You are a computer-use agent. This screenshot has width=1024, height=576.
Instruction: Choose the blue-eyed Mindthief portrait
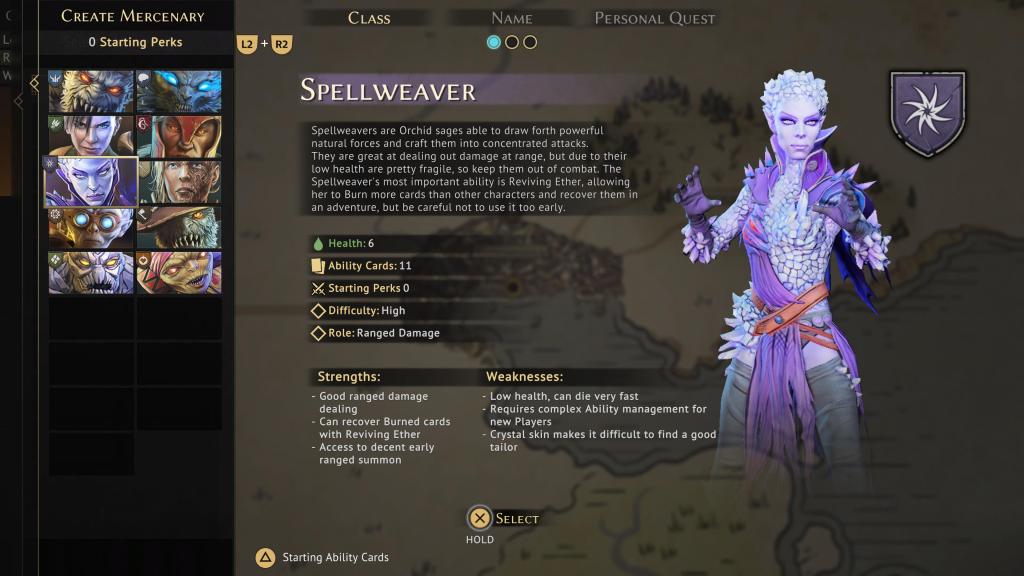[x=179, y=92]
